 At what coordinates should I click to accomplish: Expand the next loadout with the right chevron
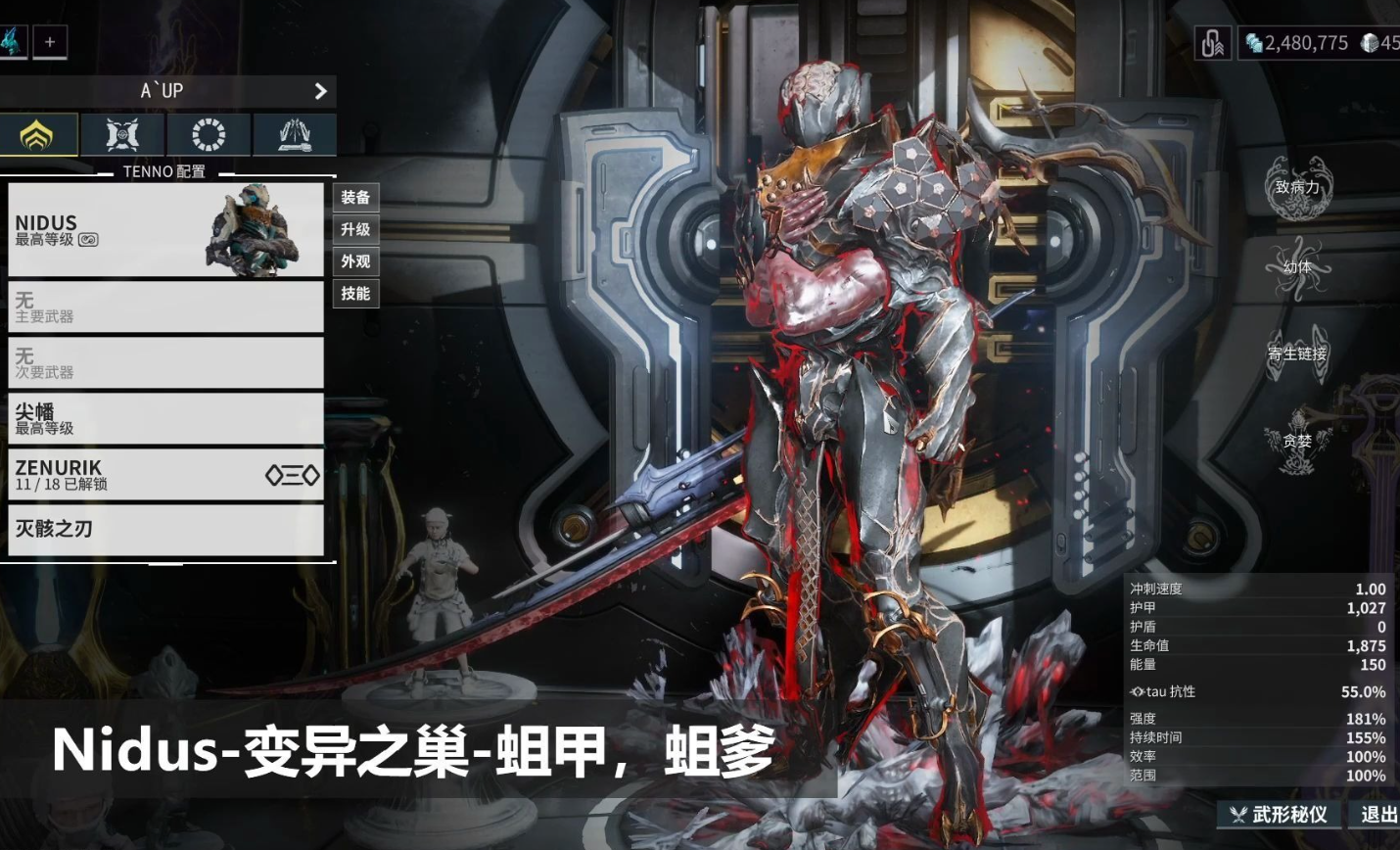click(x=320, y=91)
